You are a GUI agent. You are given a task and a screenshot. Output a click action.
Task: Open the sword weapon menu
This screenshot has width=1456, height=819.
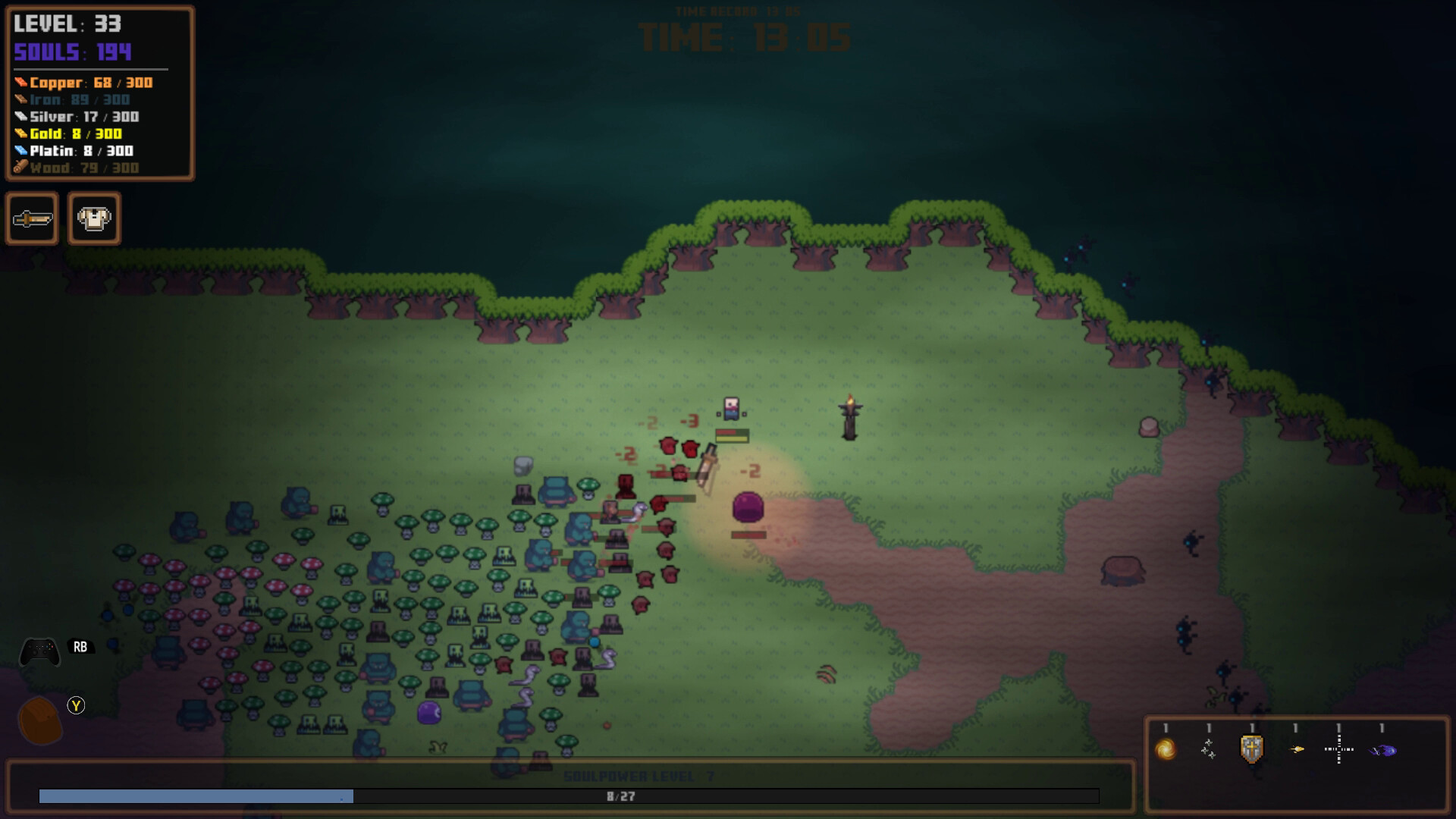[x=33, y=219]
